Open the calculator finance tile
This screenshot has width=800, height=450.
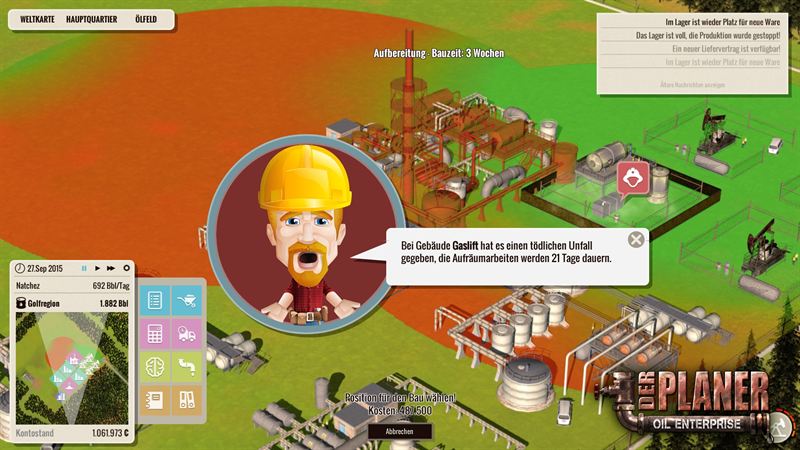click(x=155, y=333)
